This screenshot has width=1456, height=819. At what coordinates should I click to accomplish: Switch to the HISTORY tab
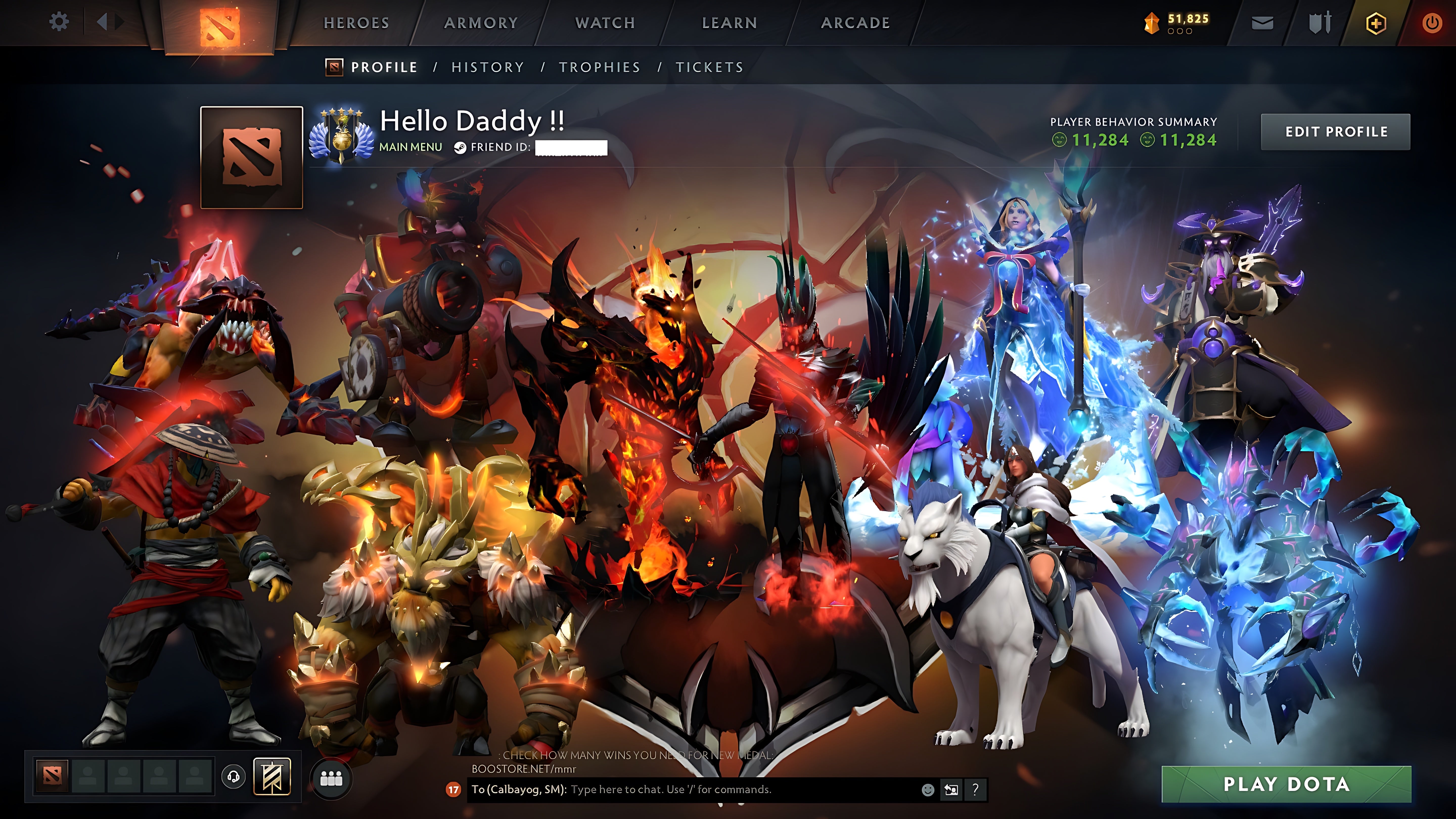(487, 67)
